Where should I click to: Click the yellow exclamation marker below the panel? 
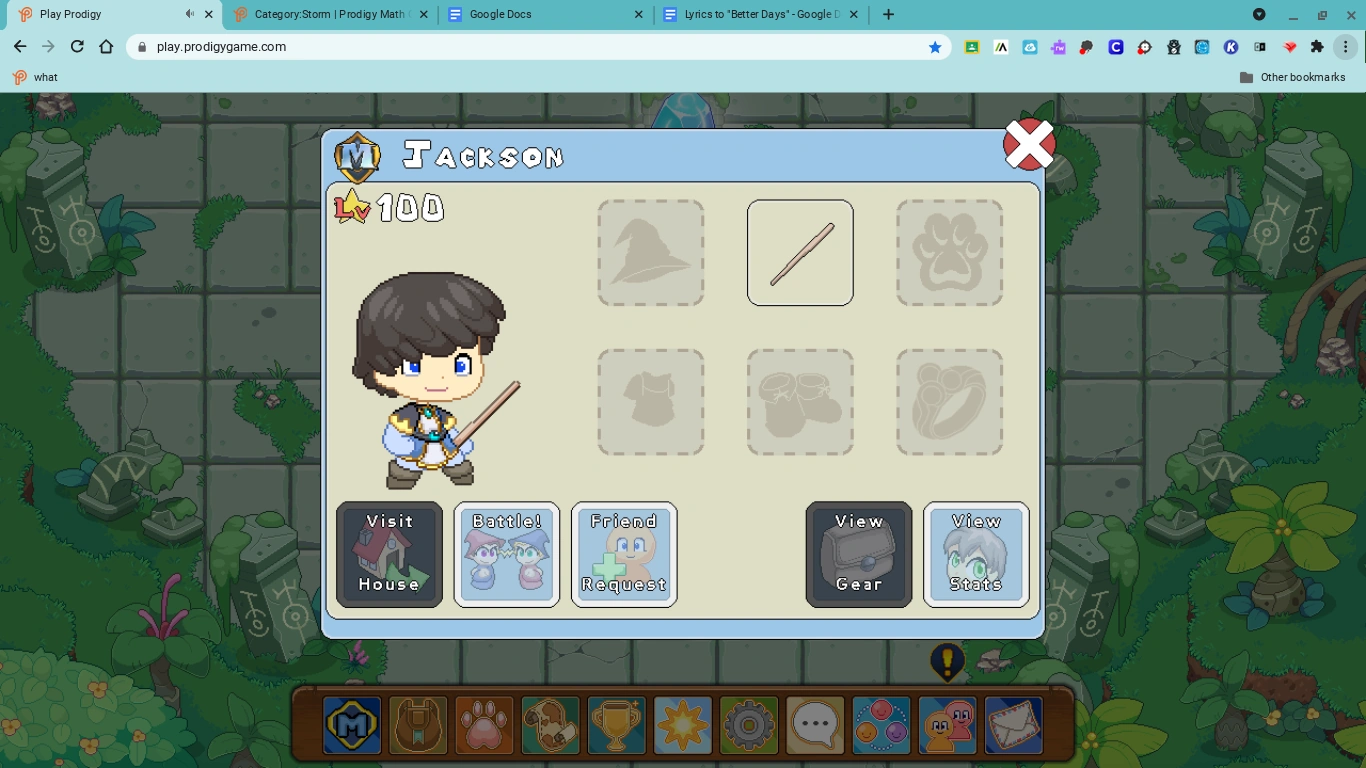947,662
